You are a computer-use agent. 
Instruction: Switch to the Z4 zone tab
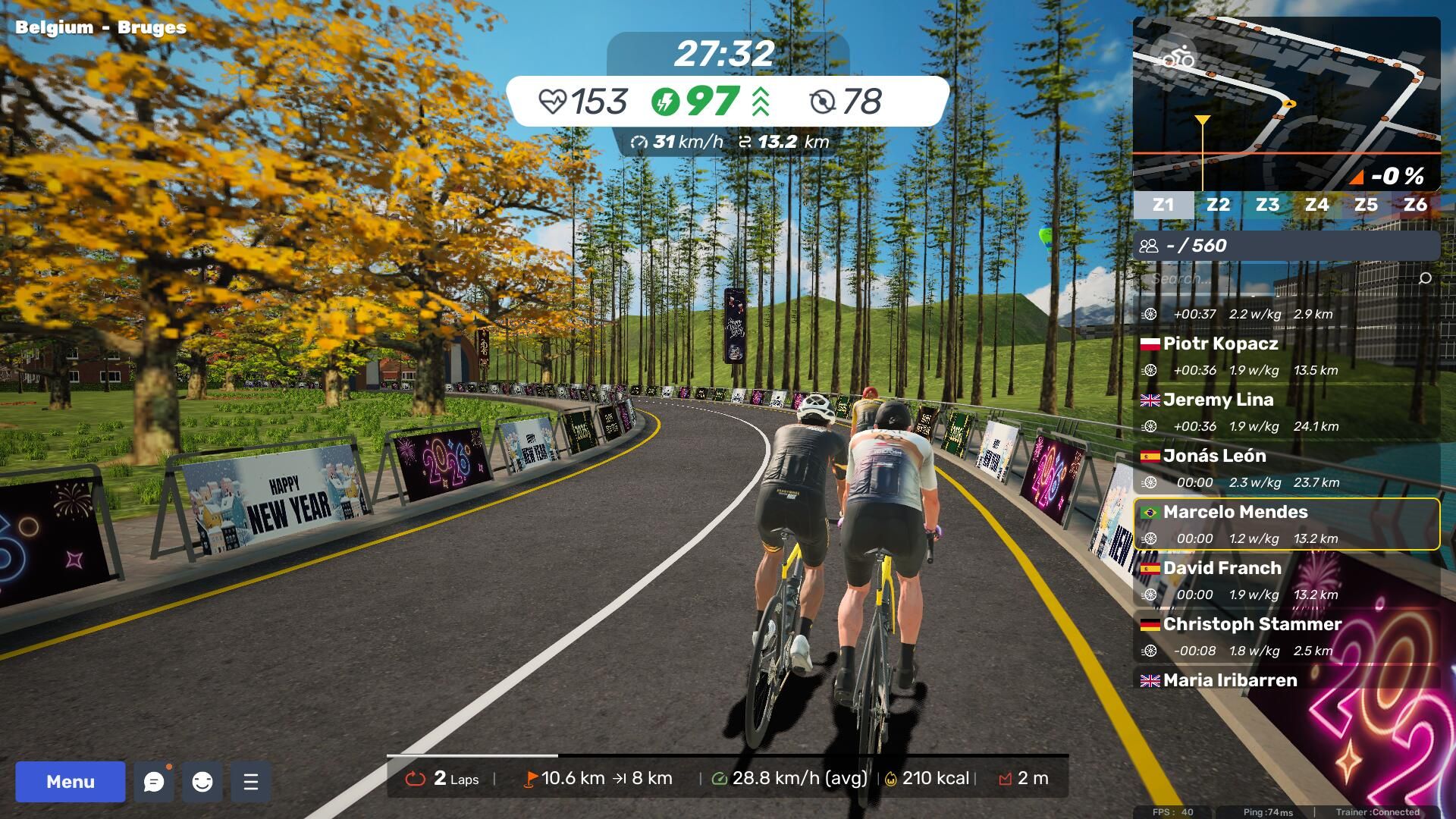[x=1316, y=205]
